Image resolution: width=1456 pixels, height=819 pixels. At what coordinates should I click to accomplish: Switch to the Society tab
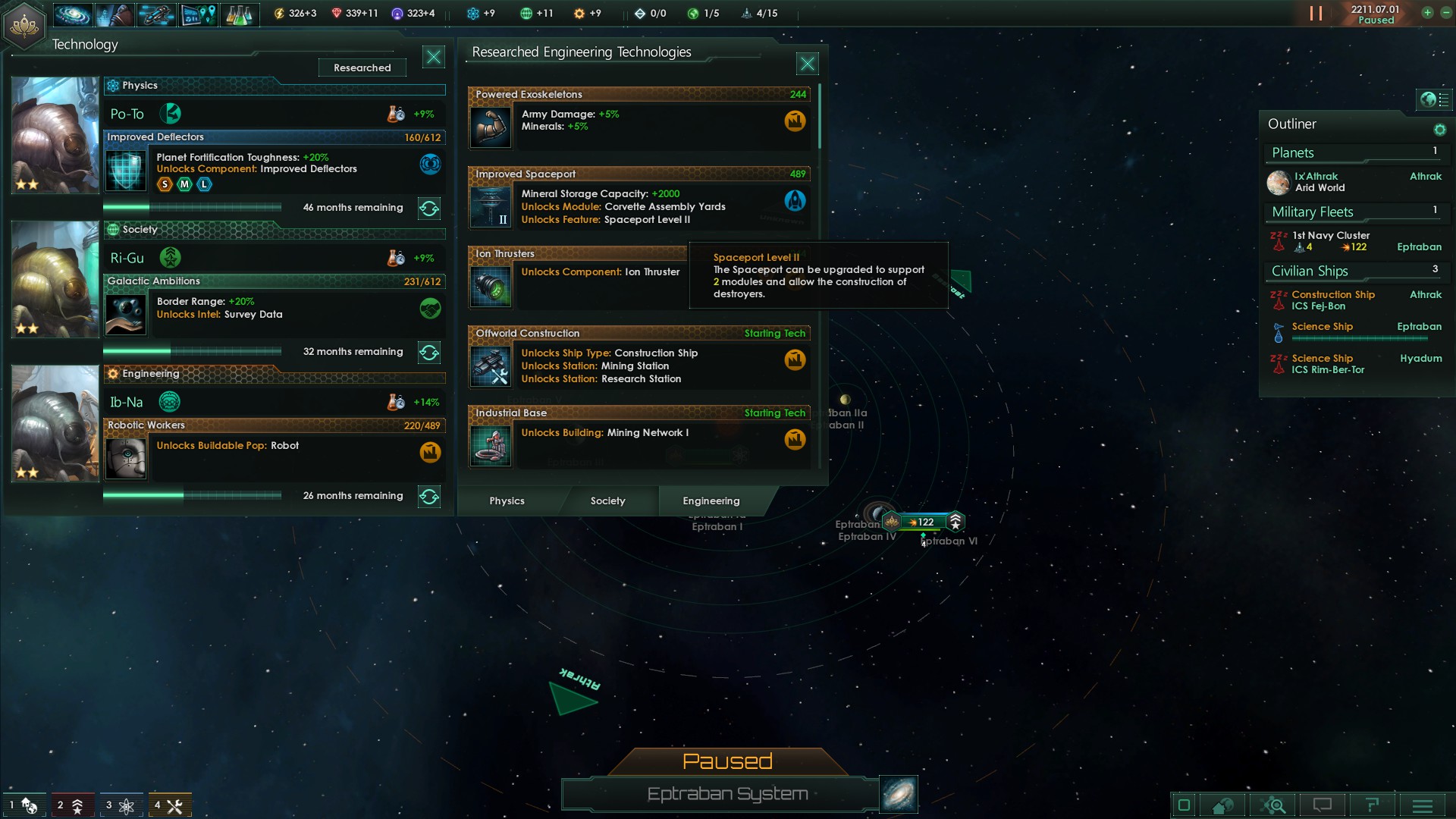click(607, 500)
